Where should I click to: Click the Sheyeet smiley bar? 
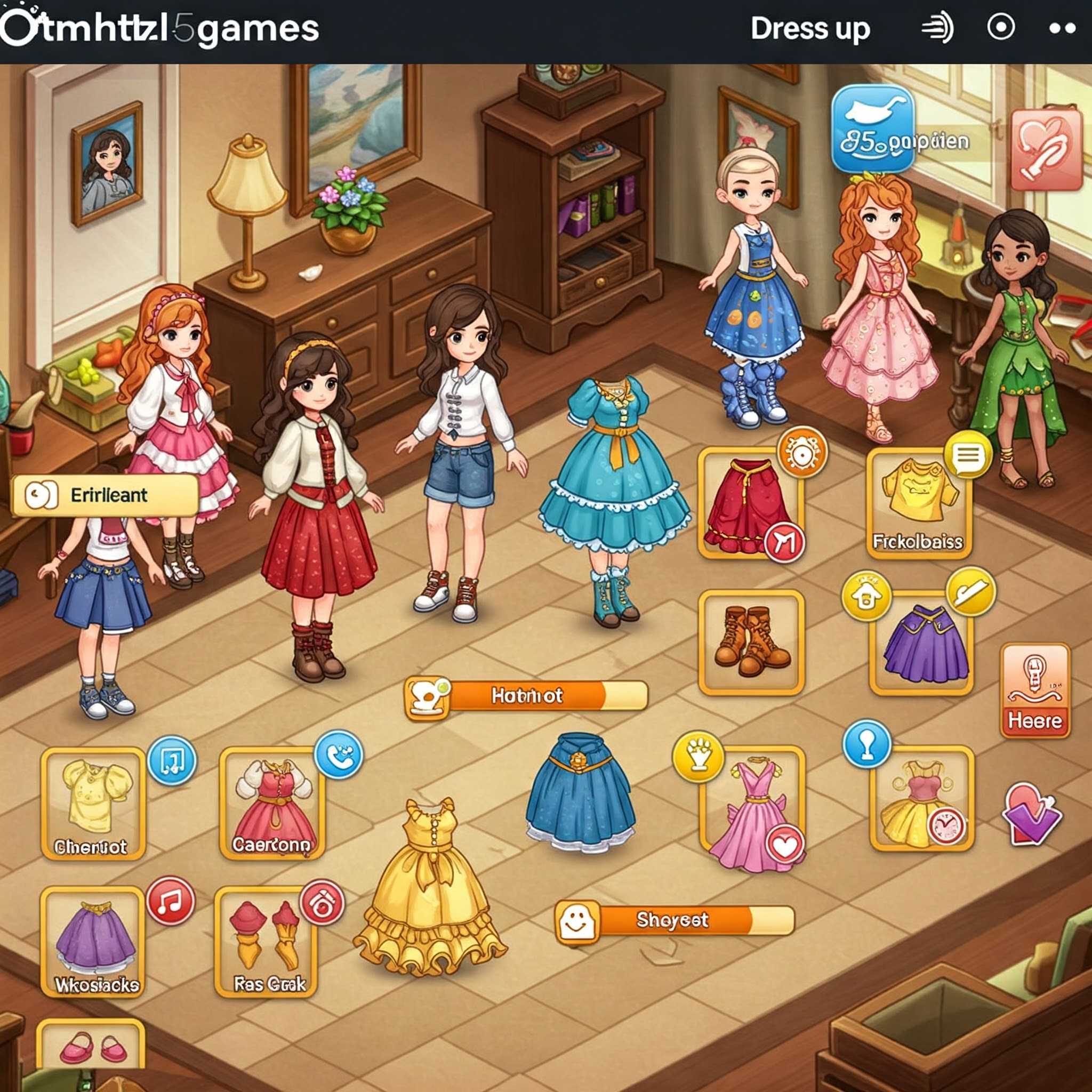674,920
